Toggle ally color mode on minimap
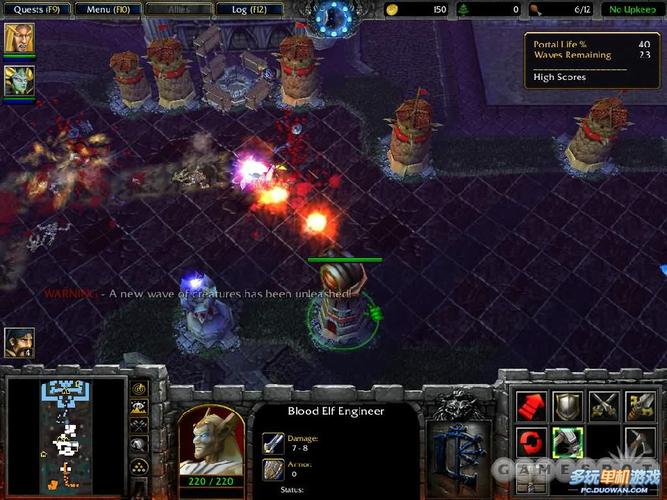The height and width of the screenshot is (500, 667). [141, 425]
